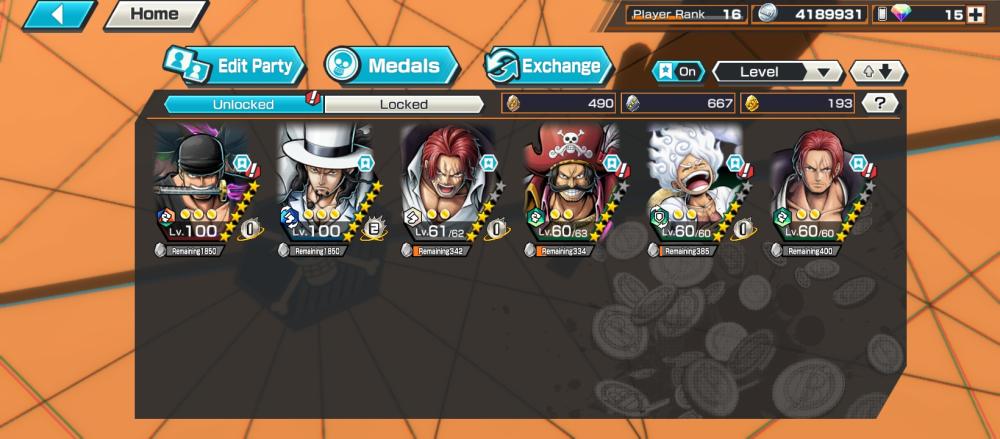The width and height of the screenshot is (1000, 439).
Task: Toggle the bookmark On filter
Action: click(x=678, y=72)
